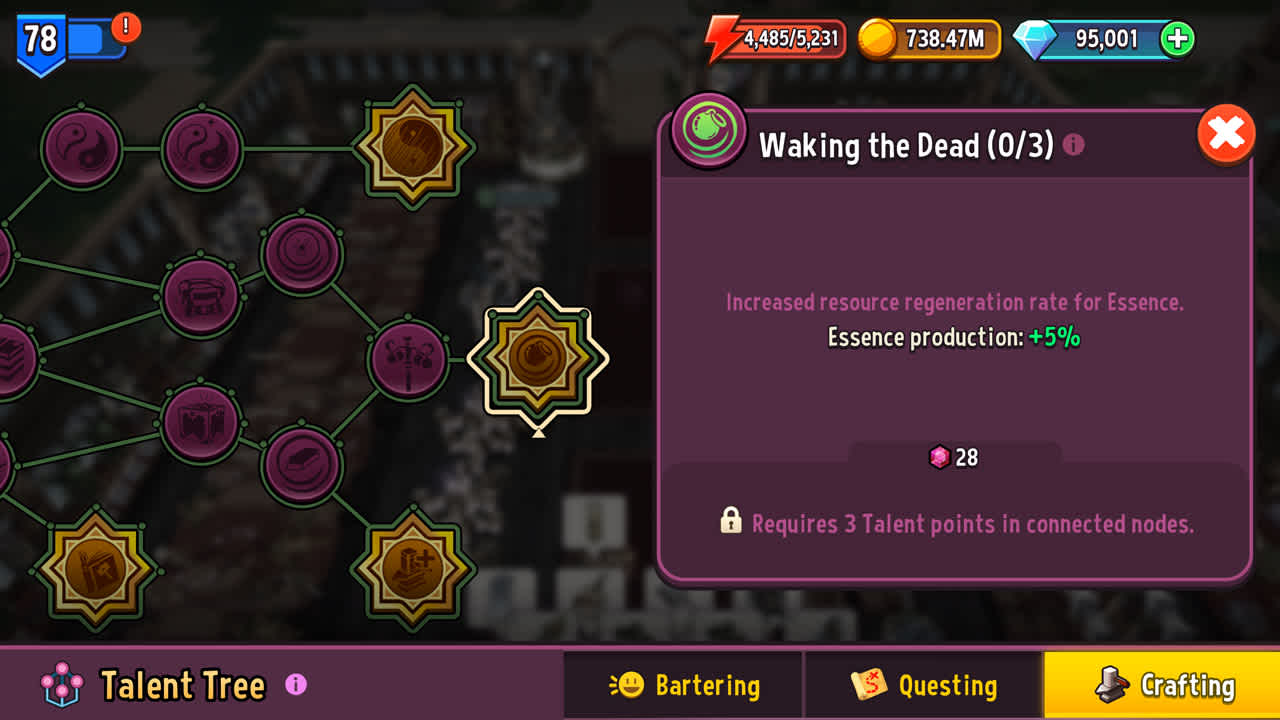This screenshot has width=1280, height=720.
Task: Switch to the Bartering tab
Action: (x=683, y=685)
